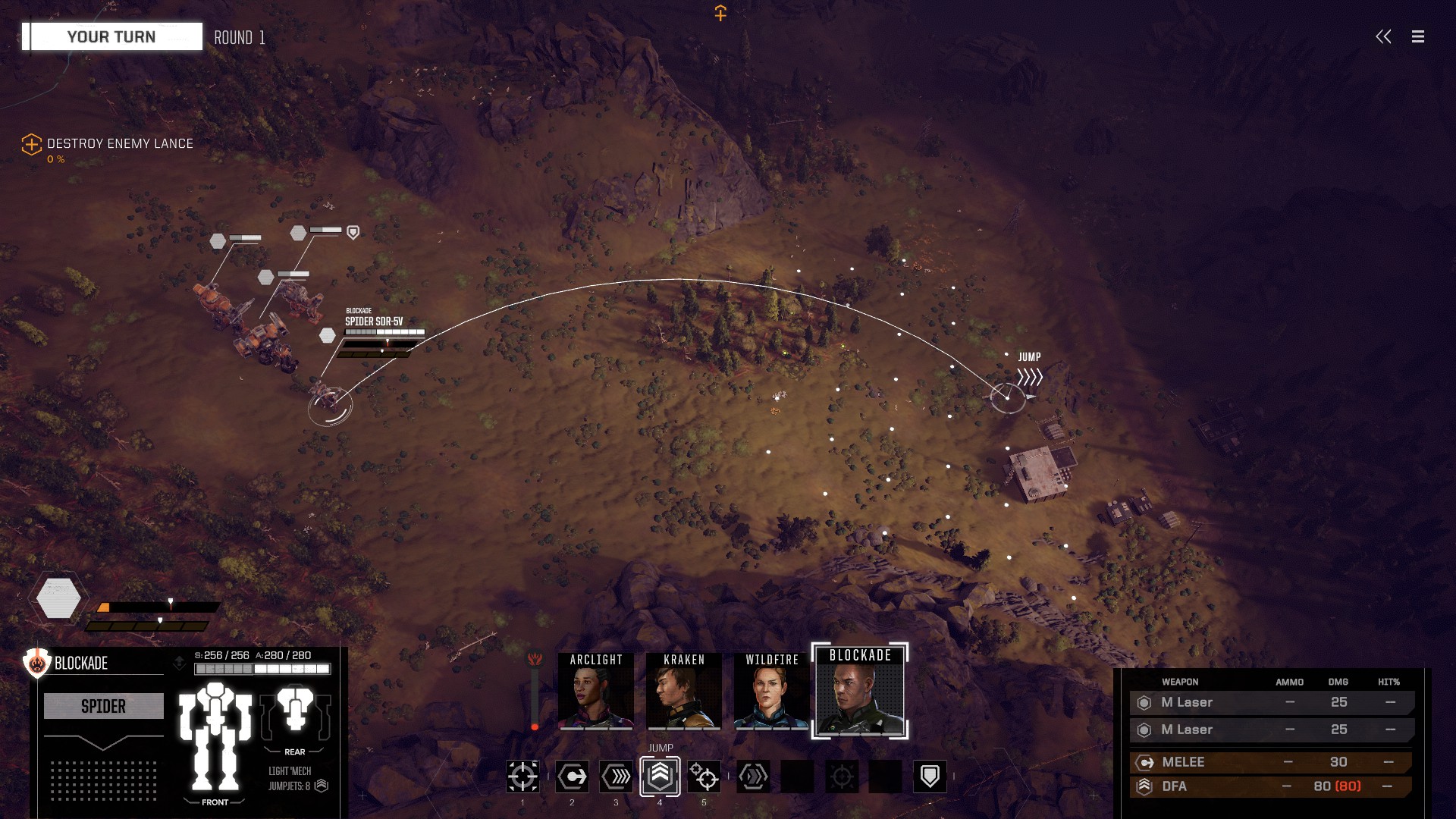Choose the Move action icon
This screenshot has height=819, width=1456.
572,777
